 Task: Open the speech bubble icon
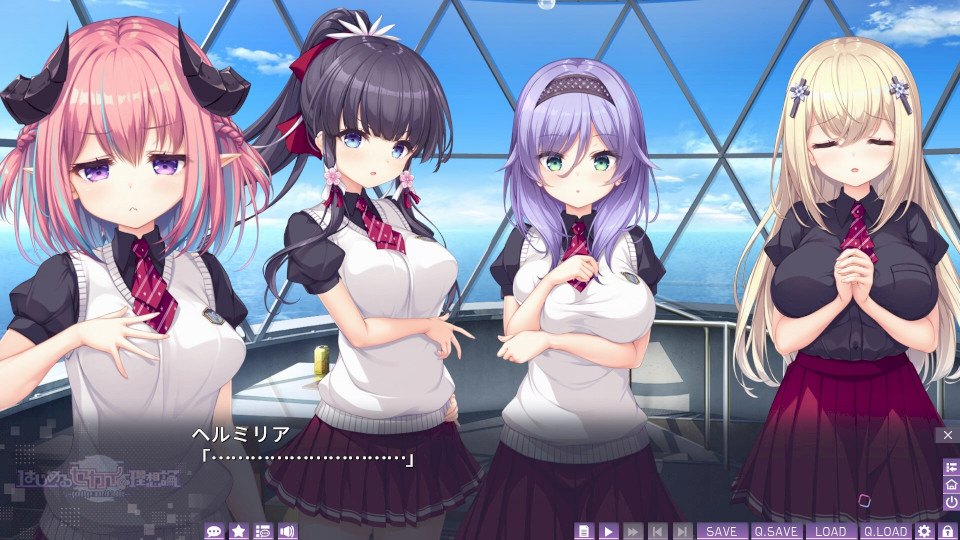(214, 531)
